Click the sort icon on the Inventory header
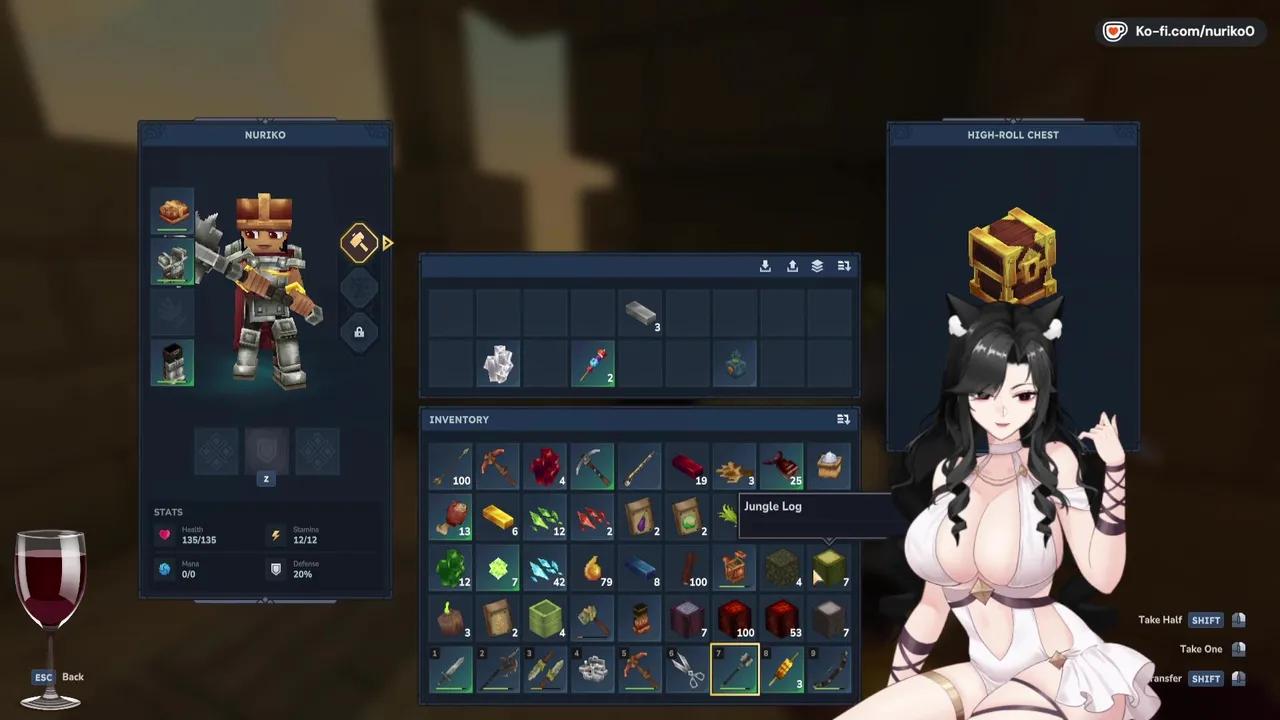The height and width of the screenshot is (720, 1280). tap(843, 419)
